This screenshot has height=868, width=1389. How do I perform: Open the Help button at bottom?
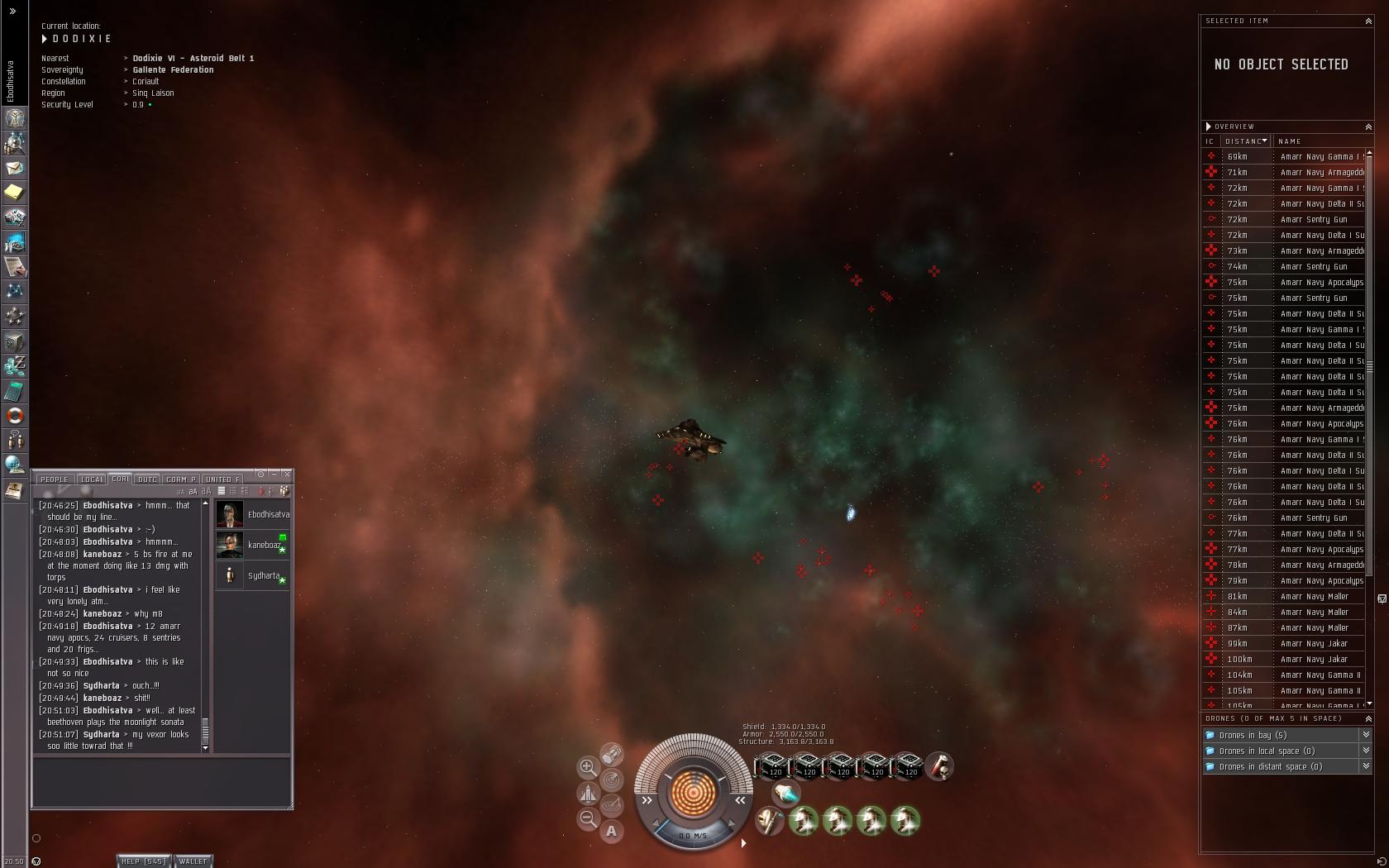[x=144, y=861]
